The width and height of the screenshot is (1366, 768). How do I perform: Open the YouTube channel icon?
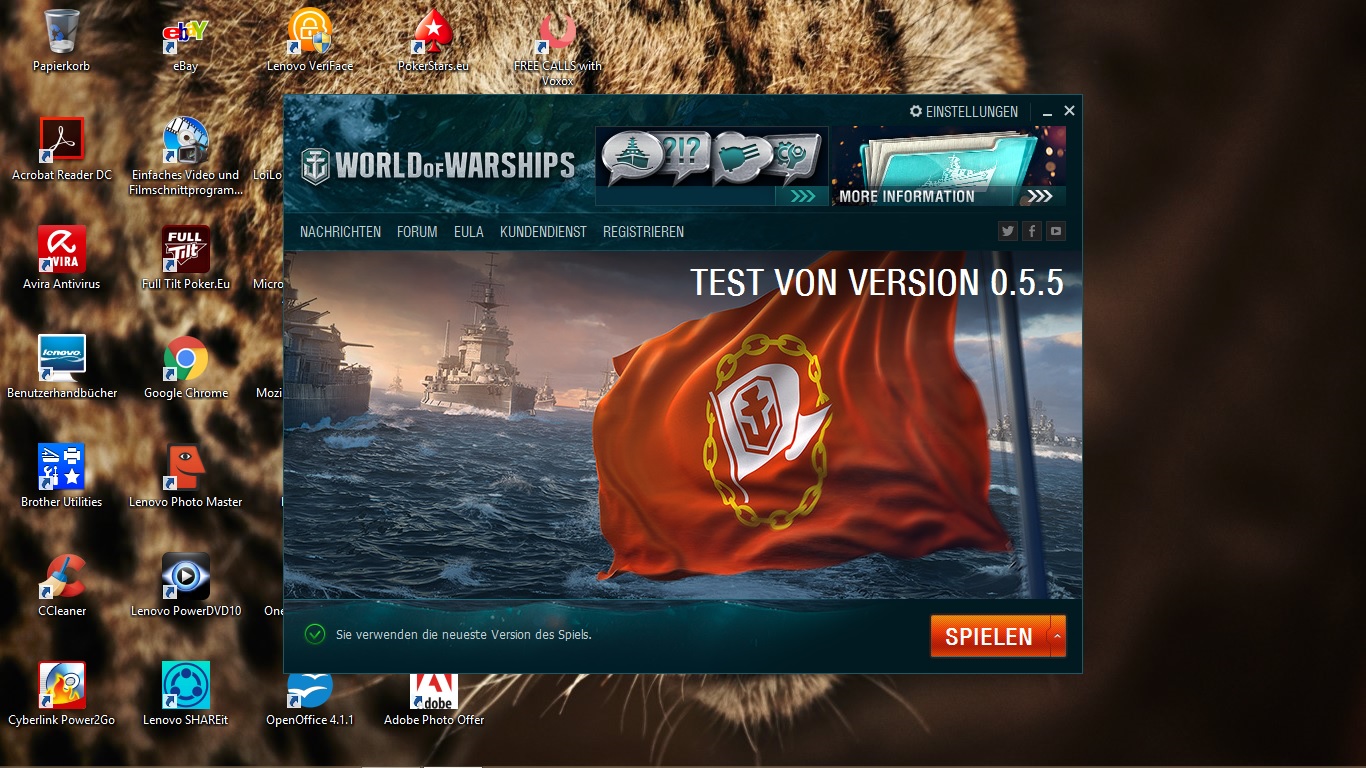[1055, 231]
